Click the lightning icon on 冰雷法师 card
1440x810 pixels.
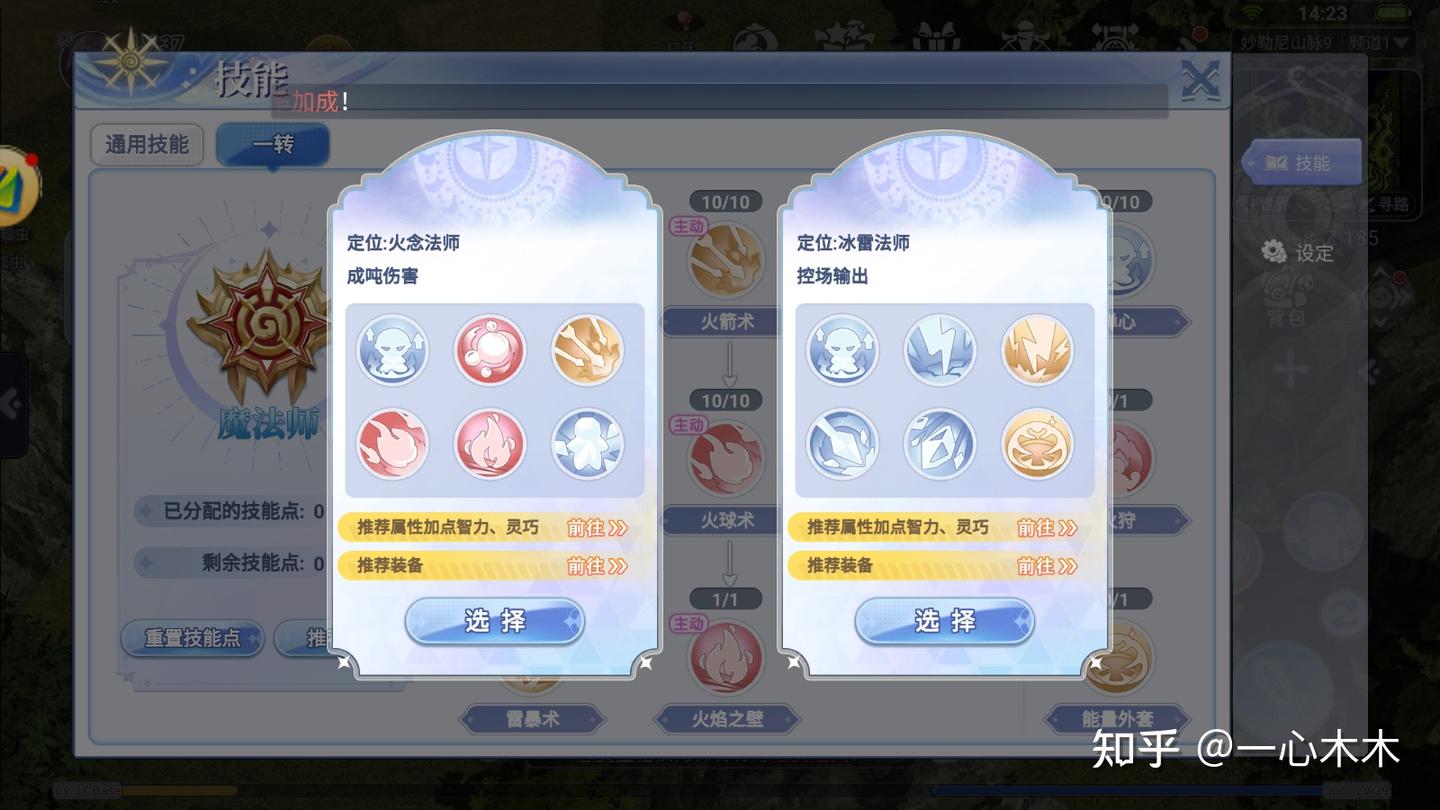pos(939,350)
